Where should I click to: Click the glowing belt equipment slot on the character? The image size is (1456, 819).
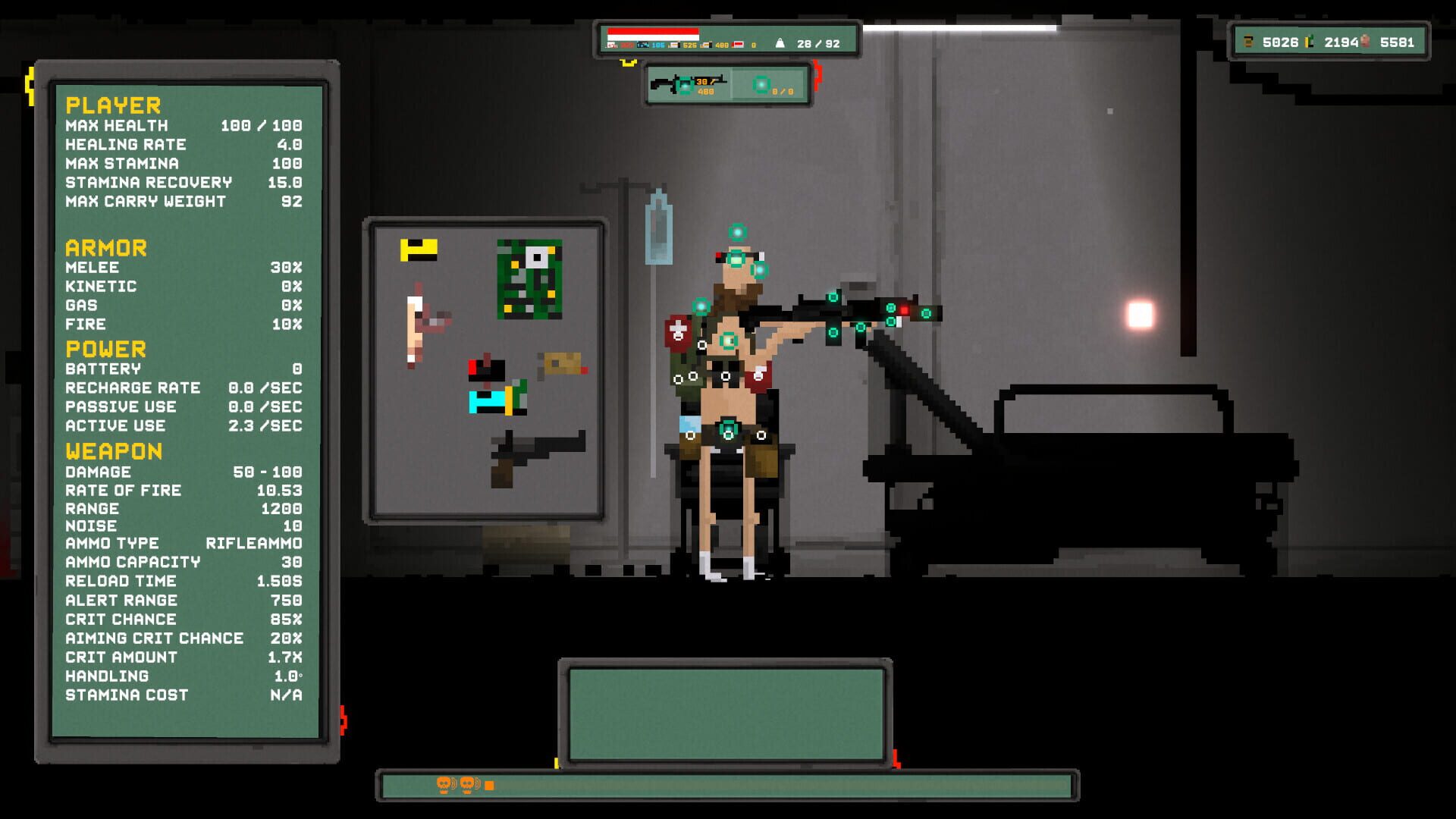click(x=730, y=429)
